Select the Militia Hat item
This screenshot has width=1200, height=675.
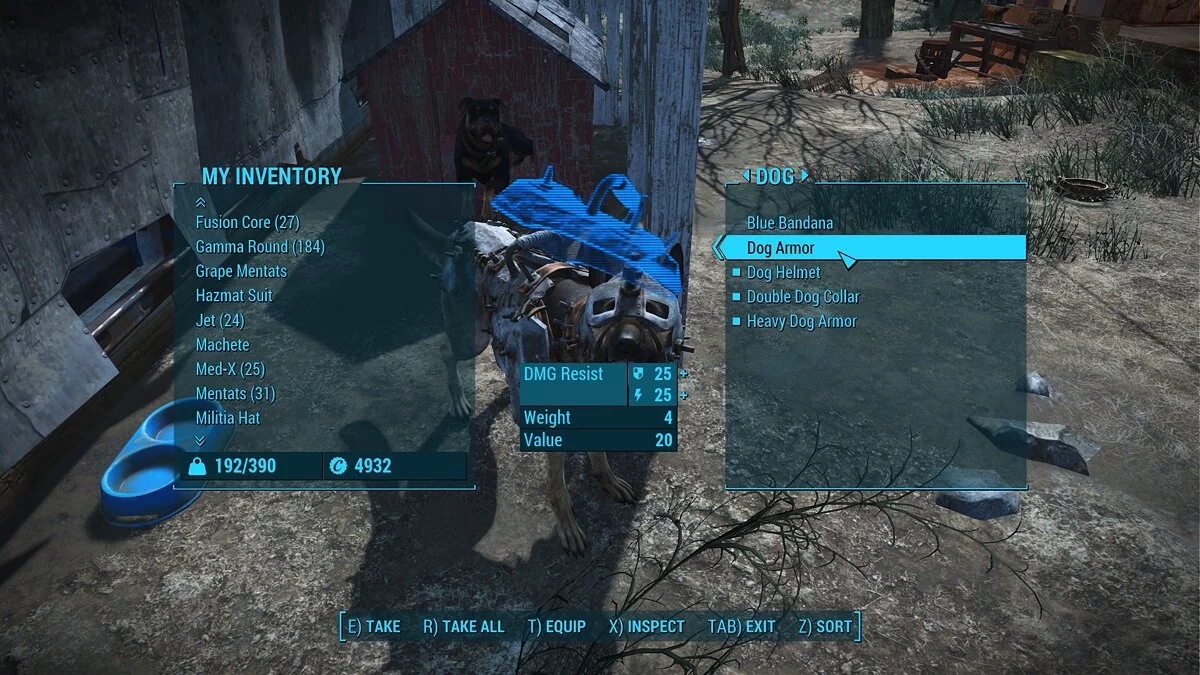tap(228, 418)
